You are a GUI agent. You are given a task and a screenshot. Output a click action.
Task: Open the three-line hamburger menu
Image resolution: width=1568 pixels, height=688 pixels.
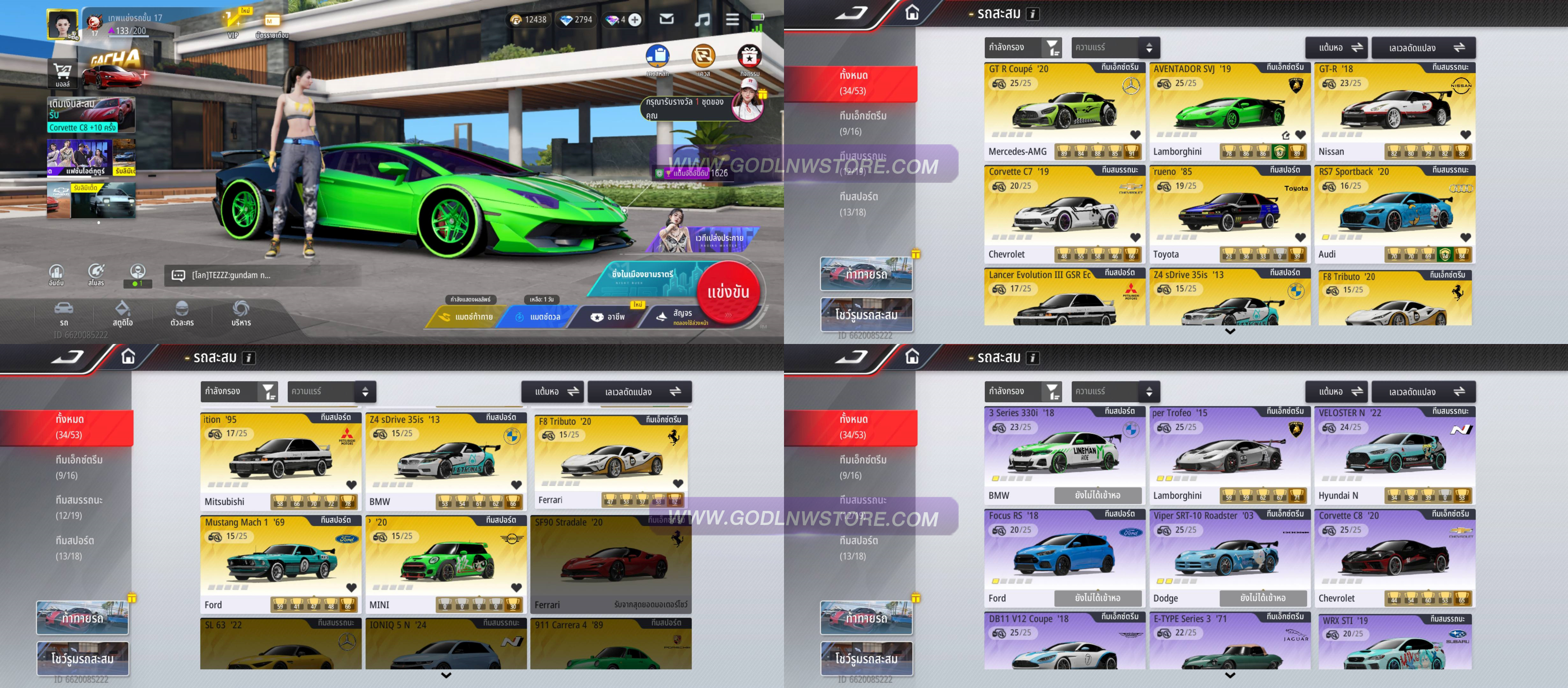click(732, 20)
